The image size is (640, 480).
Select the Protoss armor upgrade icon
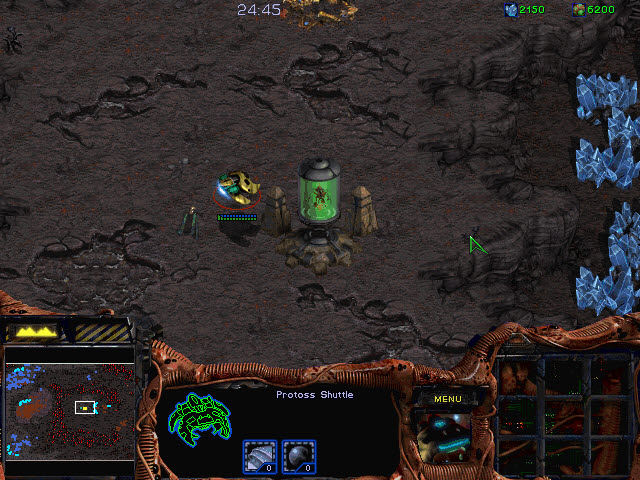pyautogui.click(x=259, y=456)
